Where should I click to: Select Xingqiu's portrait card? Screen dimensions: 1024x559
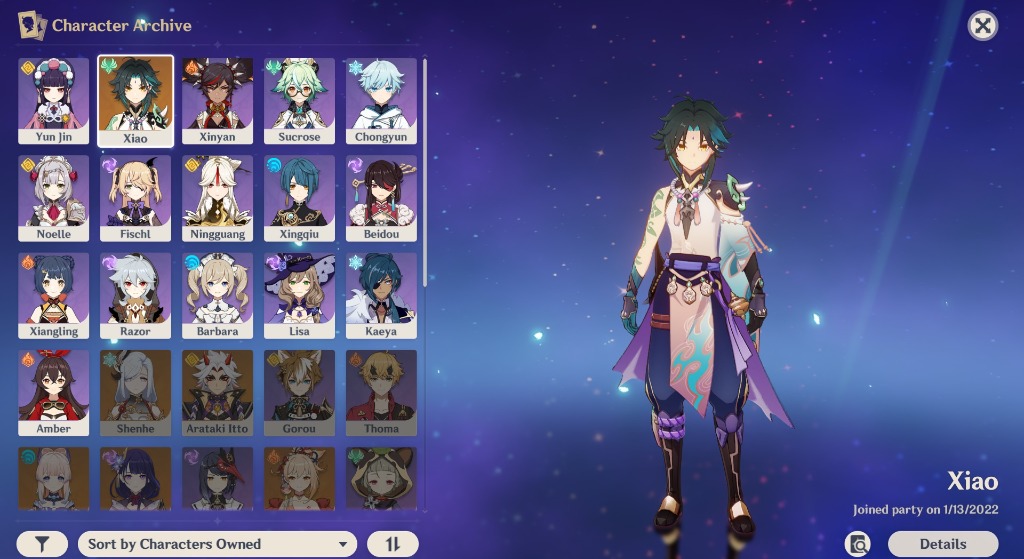(x=299, y=197)
